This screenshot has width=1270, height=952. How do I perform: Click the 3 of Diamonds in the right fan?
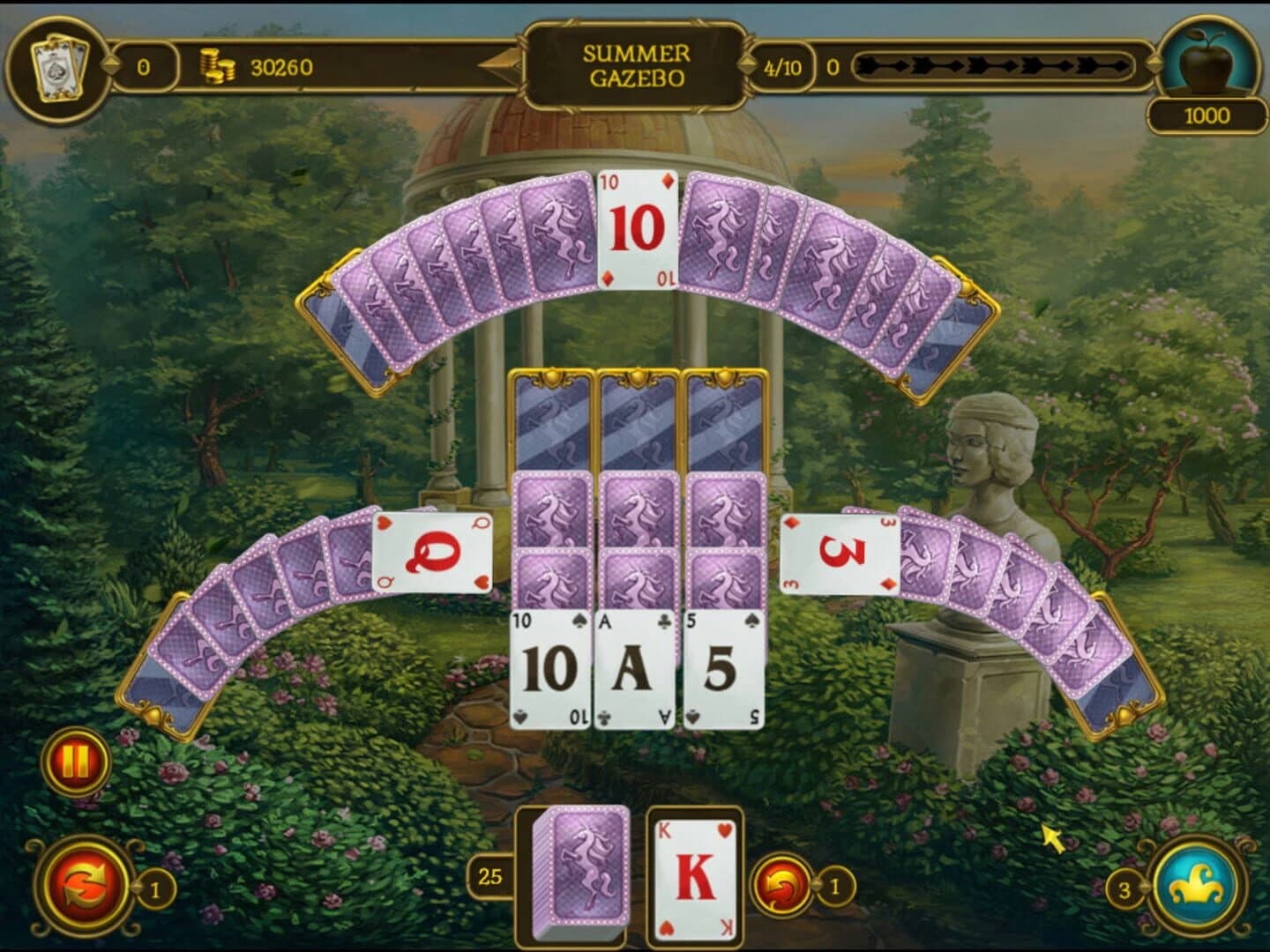tap(838, 551)
